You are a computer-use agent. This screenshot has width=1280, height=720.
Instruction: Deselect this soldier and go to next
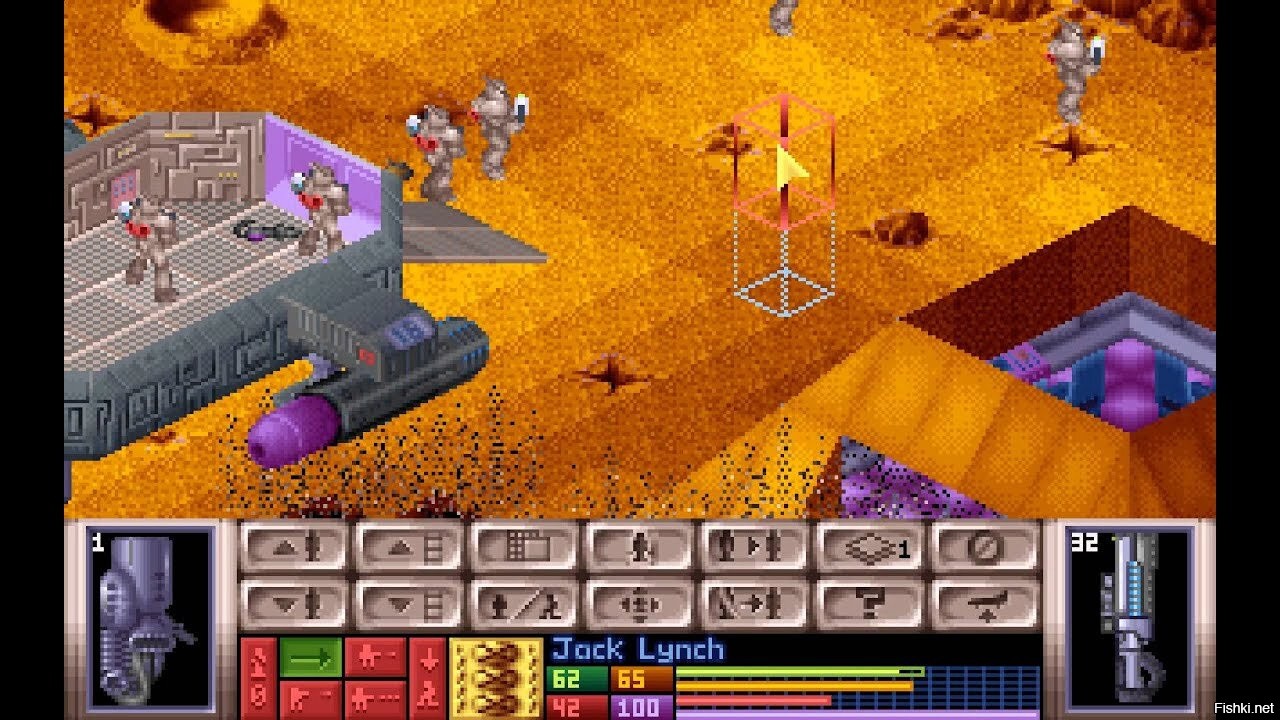point(755,604)
